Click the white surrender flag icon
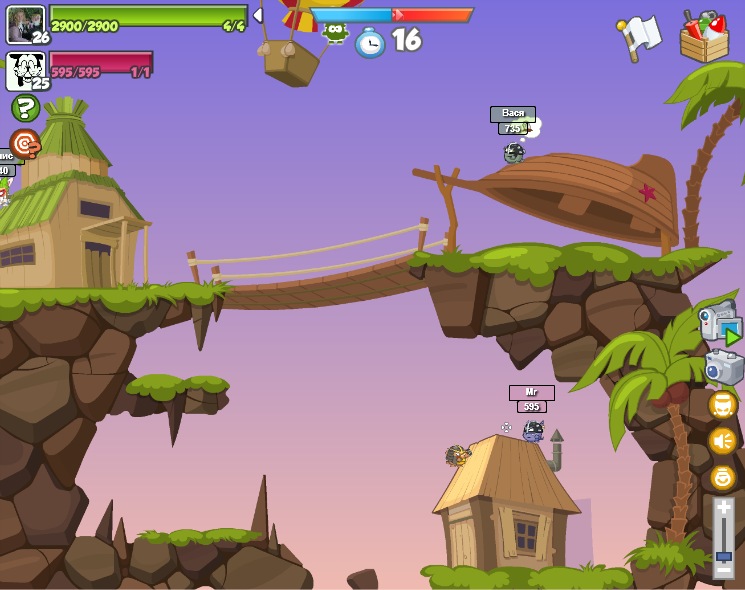This screenshot has width=745, height=590. (x=640, y=36)
